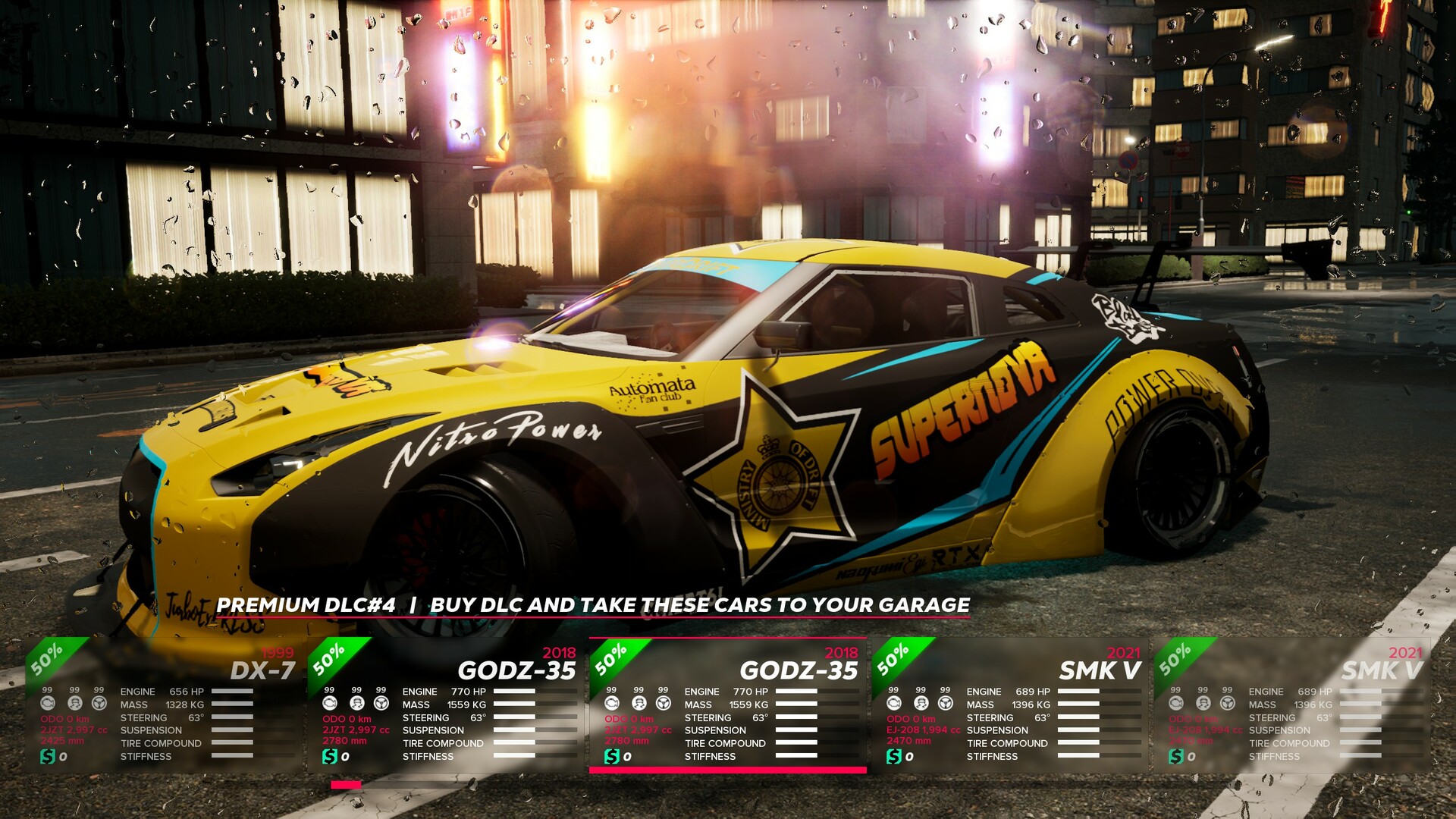The height and width of the screenshot is (819, 1456).
Task: Click the steering wheel icon on highlighted GODZ-35 card
Action: 665,703
